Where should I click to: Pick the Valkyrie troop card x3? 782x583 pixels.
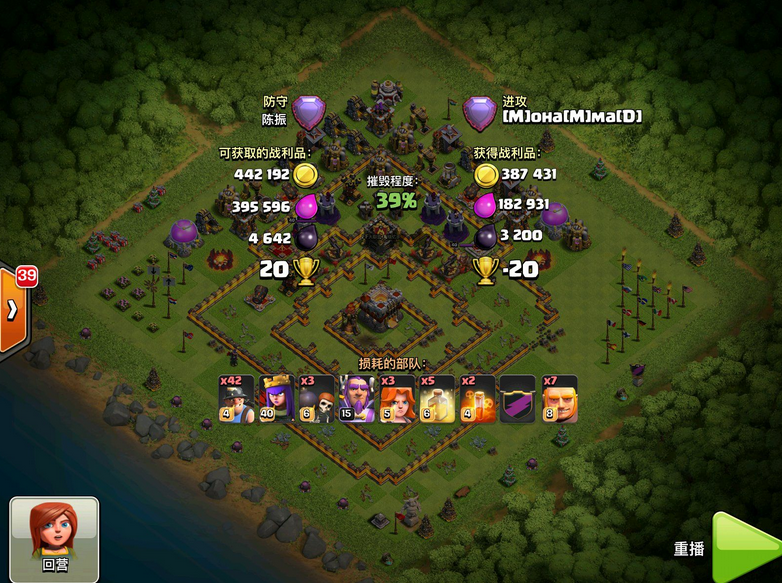397,398
